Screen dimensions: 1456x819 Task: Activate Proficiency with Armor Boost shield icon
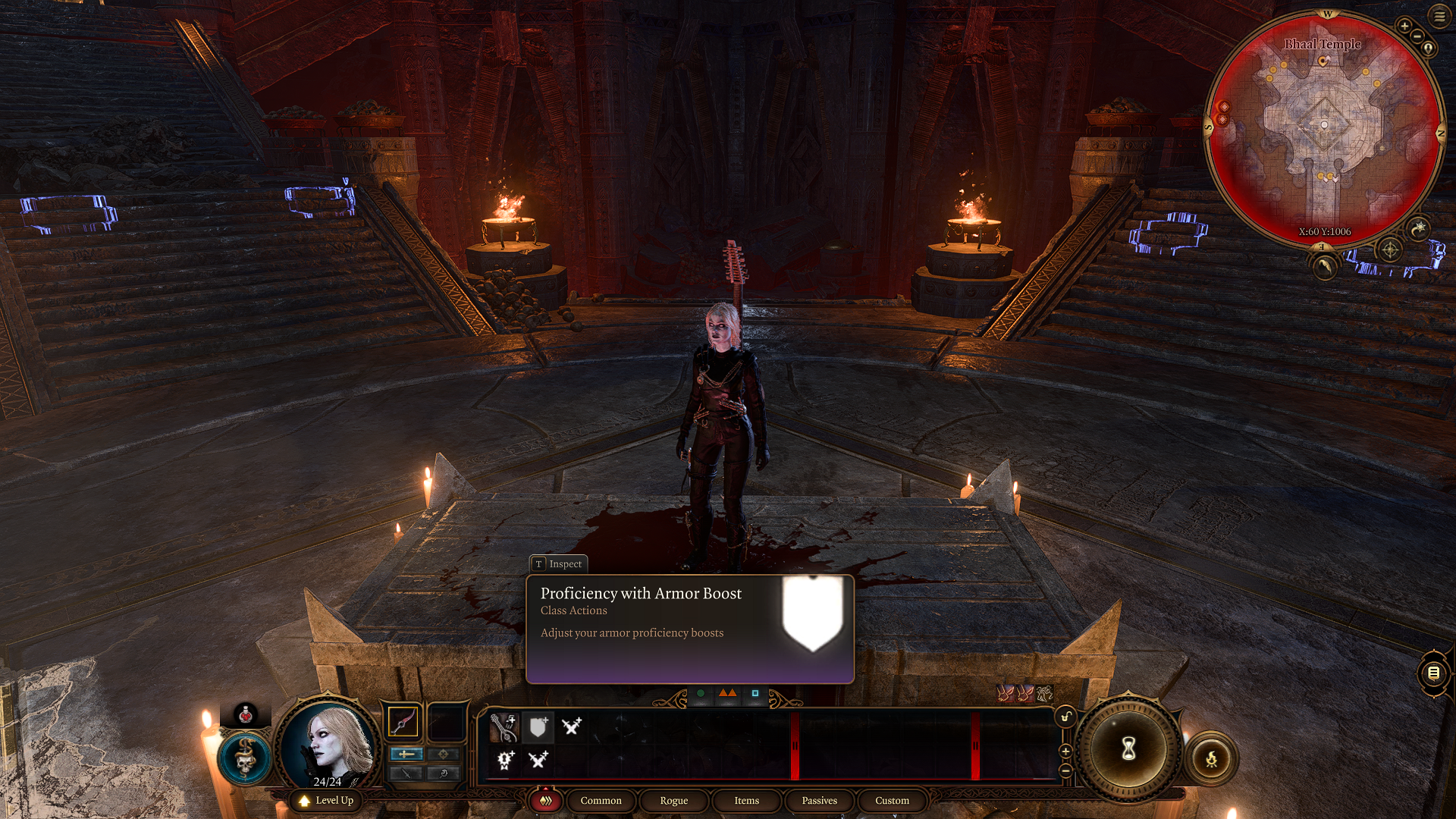coord(538,728)
